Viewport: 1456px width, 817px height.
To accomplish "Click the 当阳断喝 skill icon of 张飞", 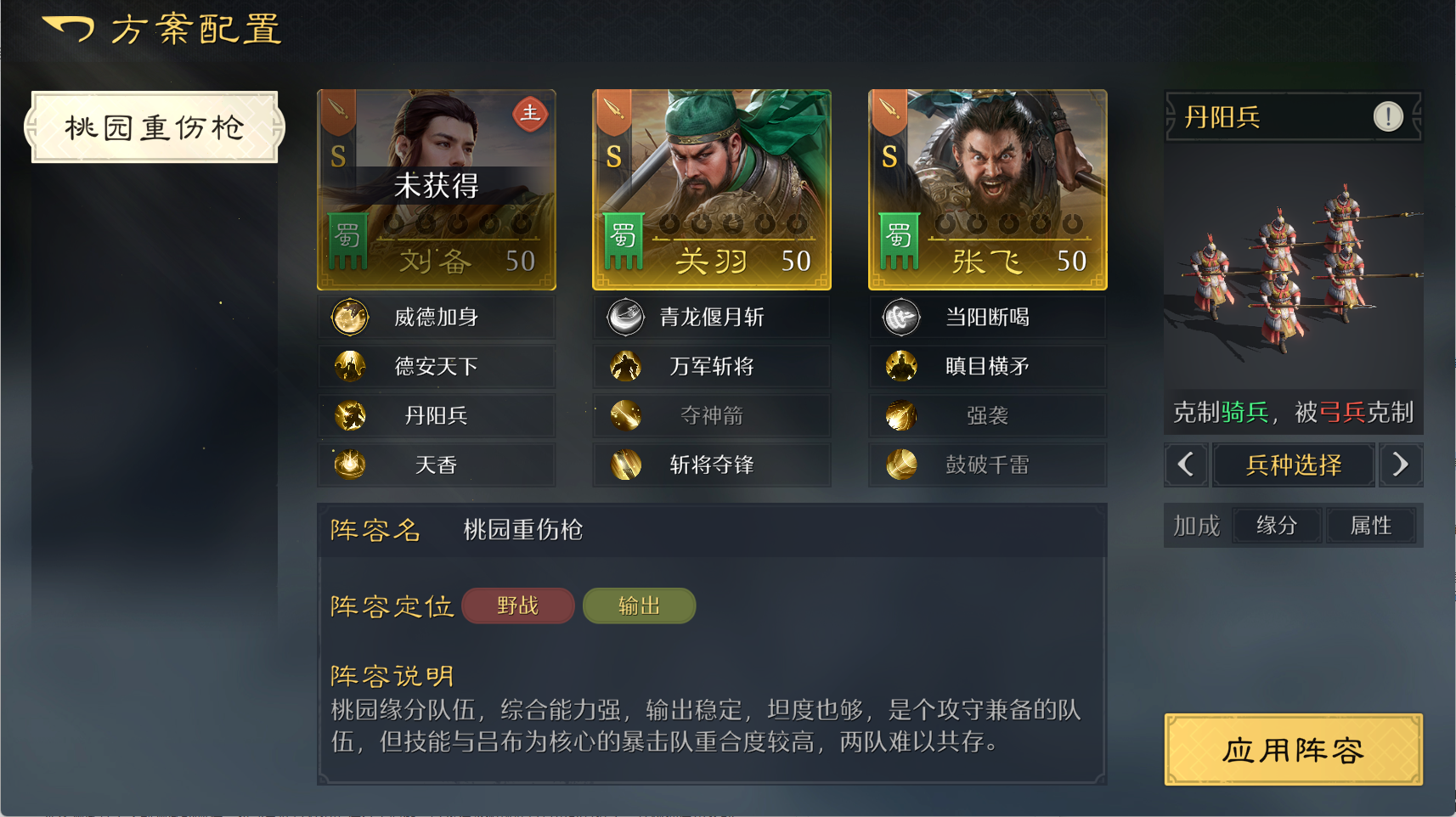I will point(900,316).
